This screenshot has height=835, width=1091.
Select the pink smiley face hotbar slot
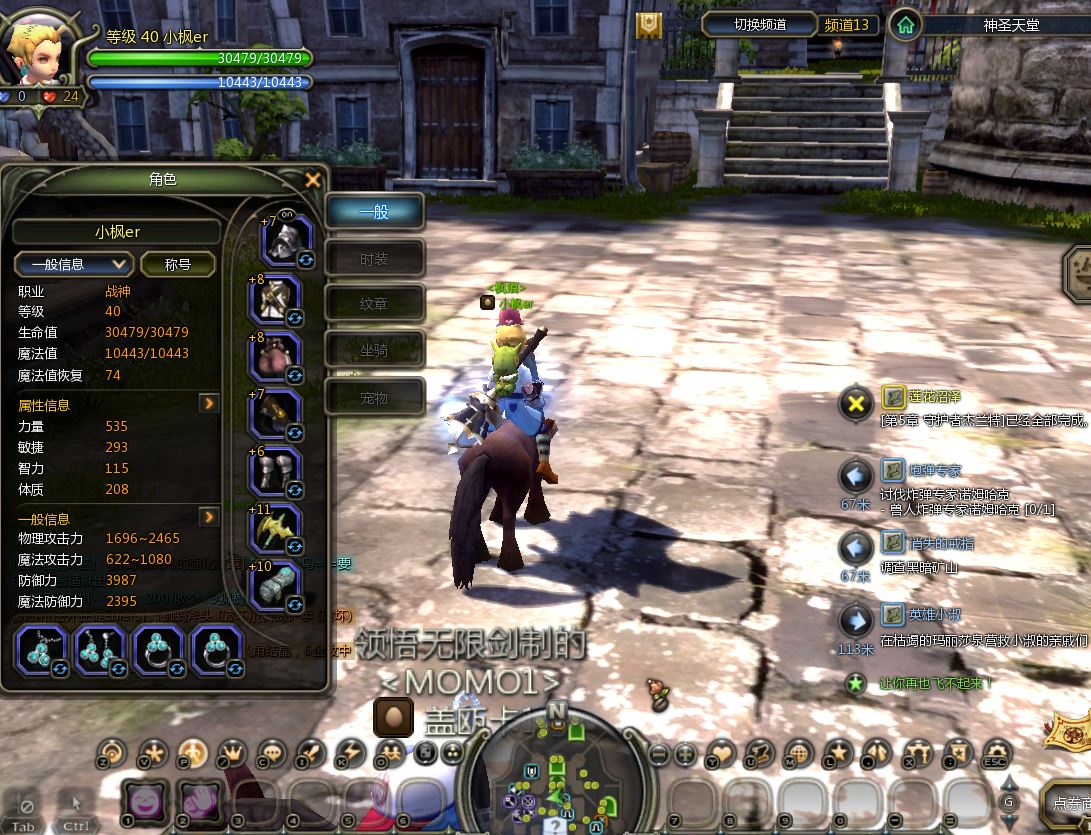(x=144, y=800)
